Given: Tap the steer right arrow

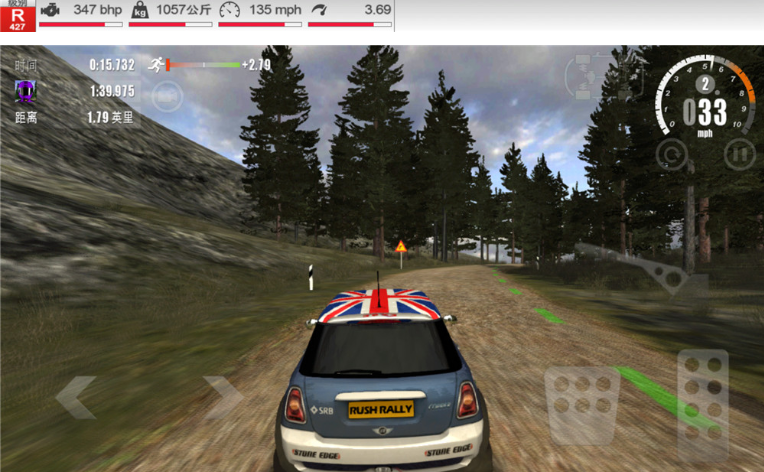Looking at the screenshot, I should (224, 397).
